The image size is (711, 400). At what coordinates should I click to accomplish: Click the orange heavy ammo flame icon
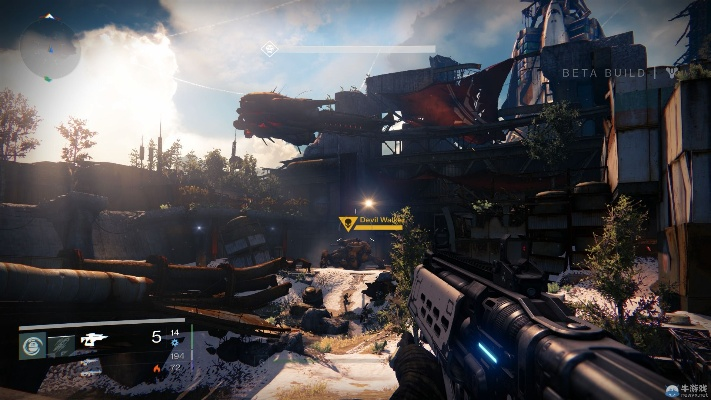click(x=157, y=369)
